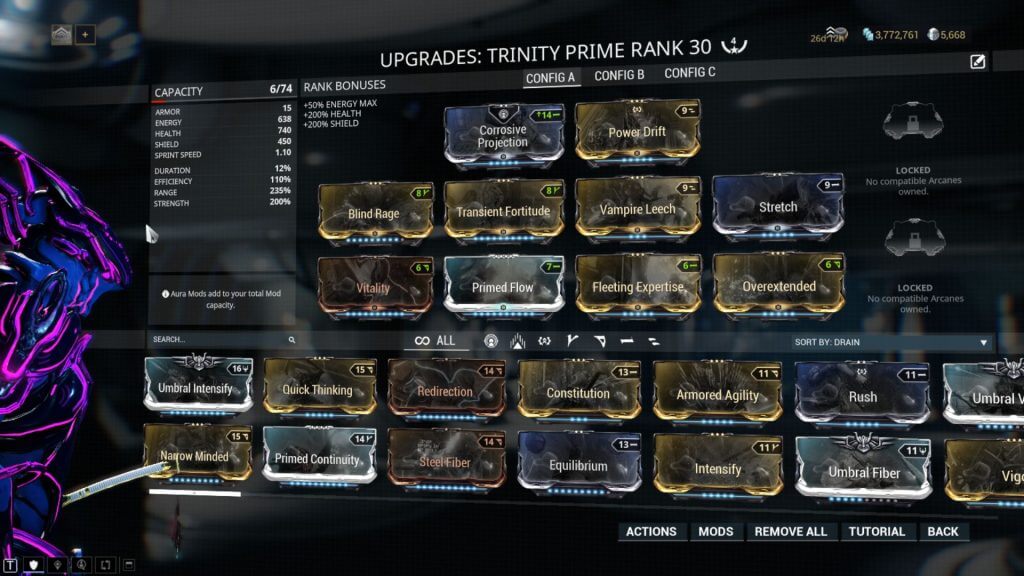1024x576 pixels.
Task: Show all mods with the ALL filter
Action: (x=435, y=341)
